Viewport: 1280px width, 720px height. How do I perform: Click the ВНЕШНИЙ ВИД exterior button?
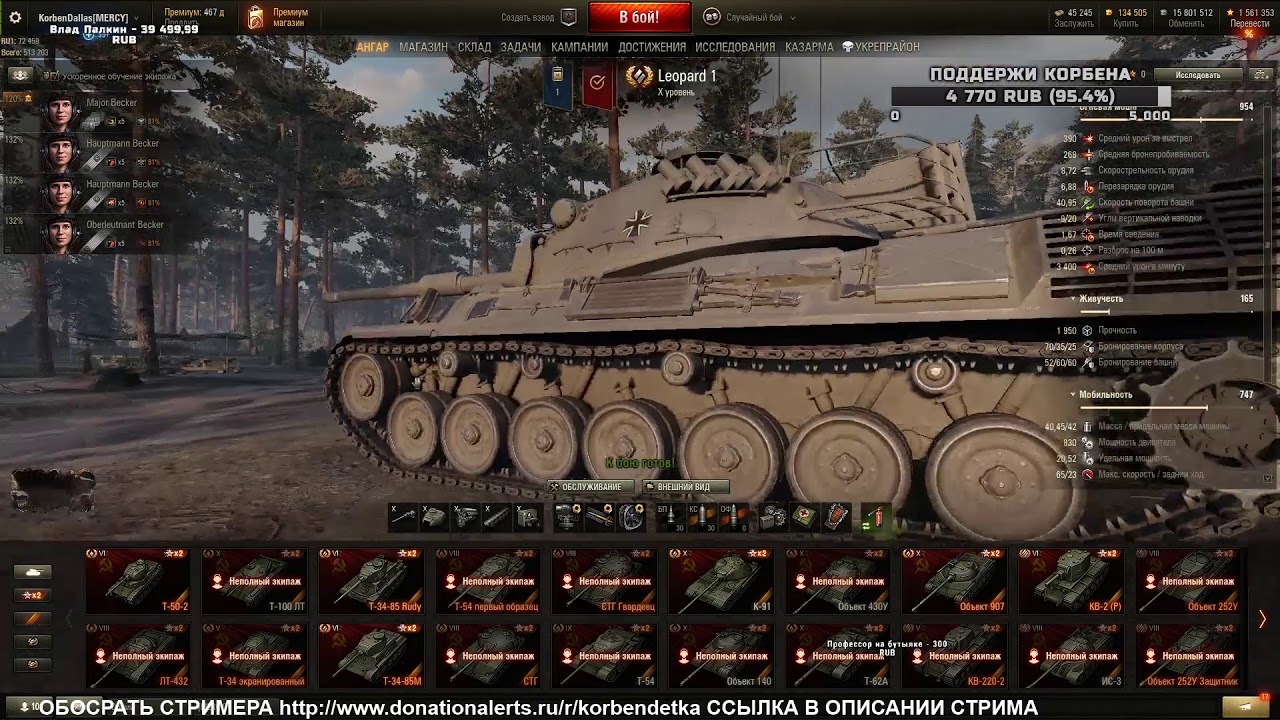tap(683, 487)
